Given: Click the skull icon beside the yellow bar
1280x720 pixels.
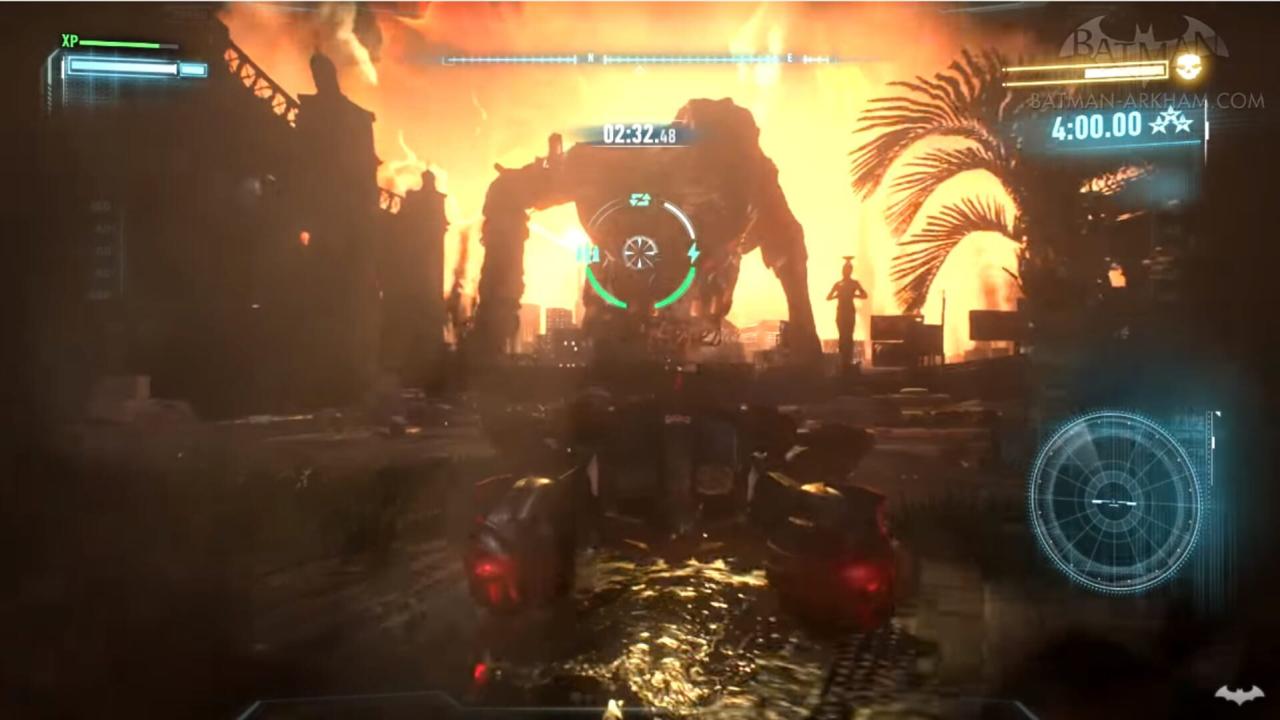Looking at the screenshot, I should [1188, 69].
